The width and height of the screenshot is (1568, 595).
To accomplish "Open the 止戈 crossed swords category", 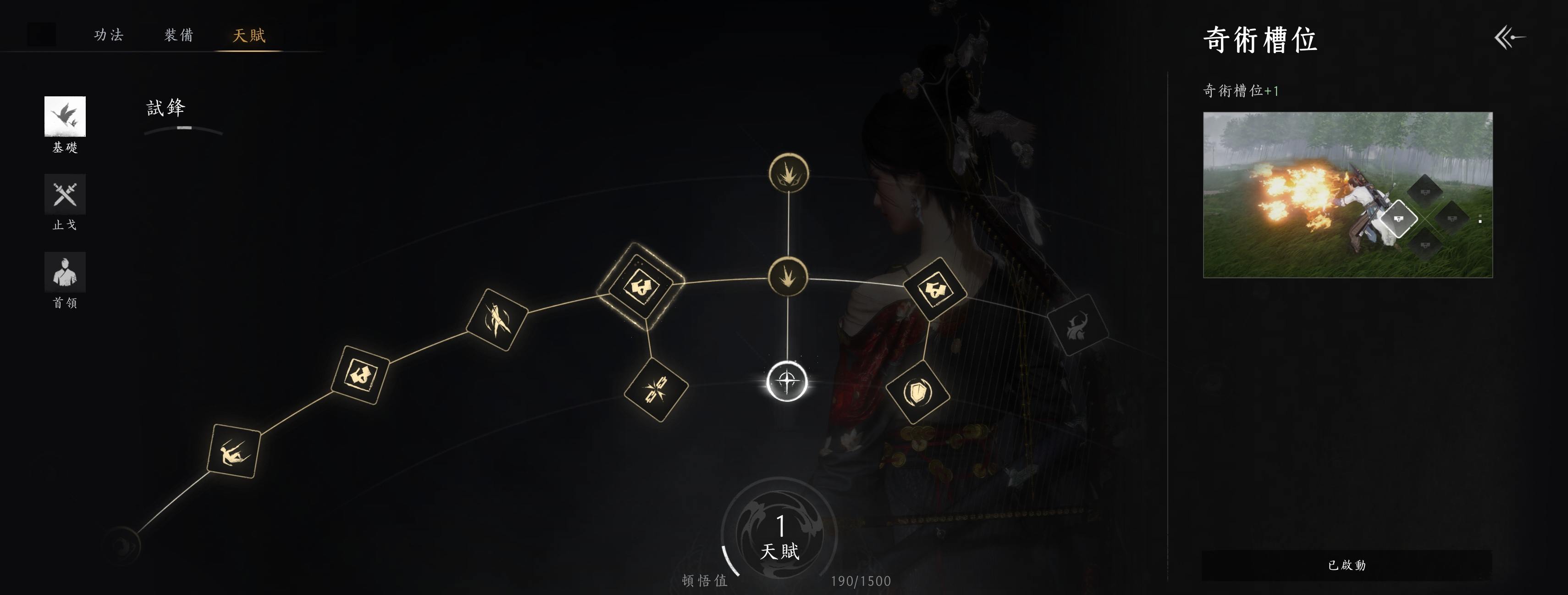I will (x=65, y=194).
